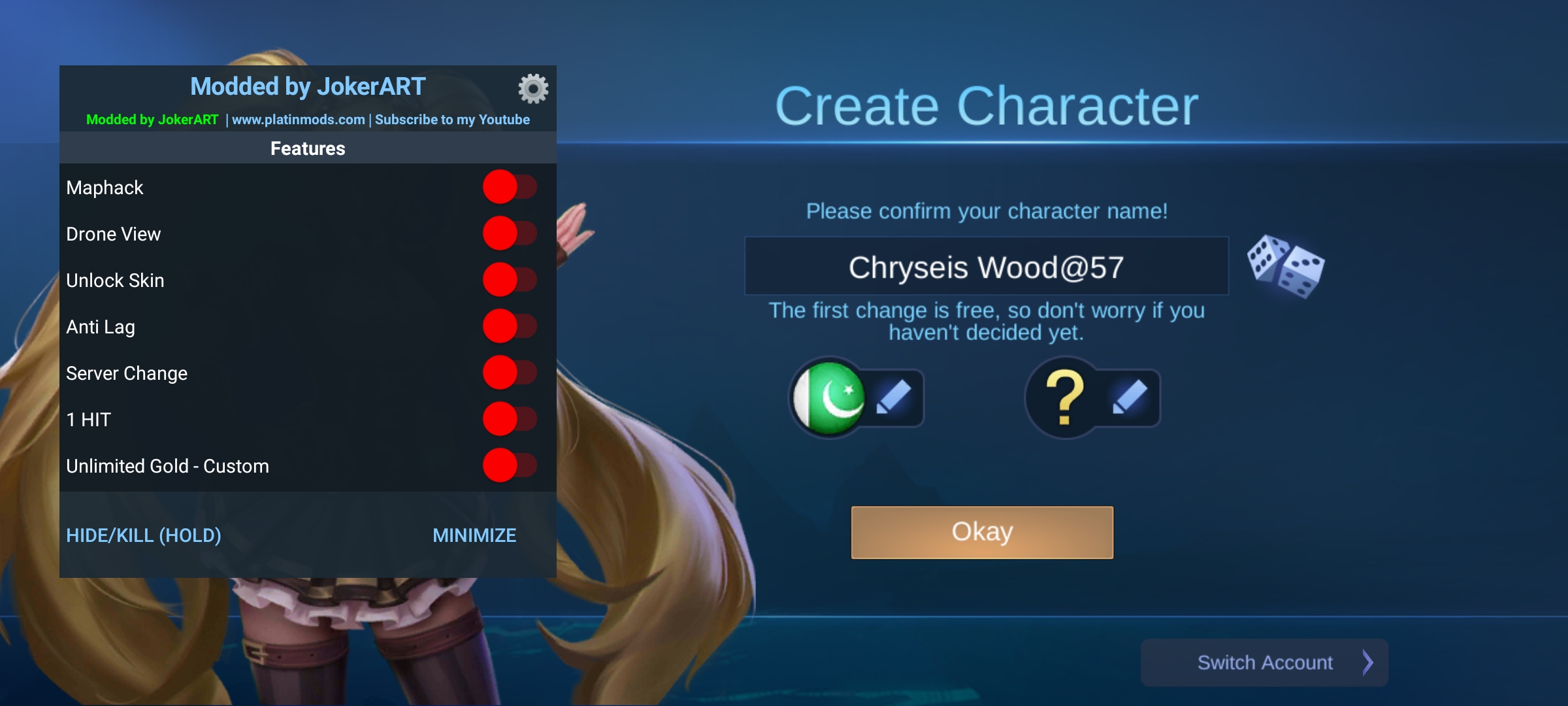Switch on the Server Change toggle

(x=510, y=373)
